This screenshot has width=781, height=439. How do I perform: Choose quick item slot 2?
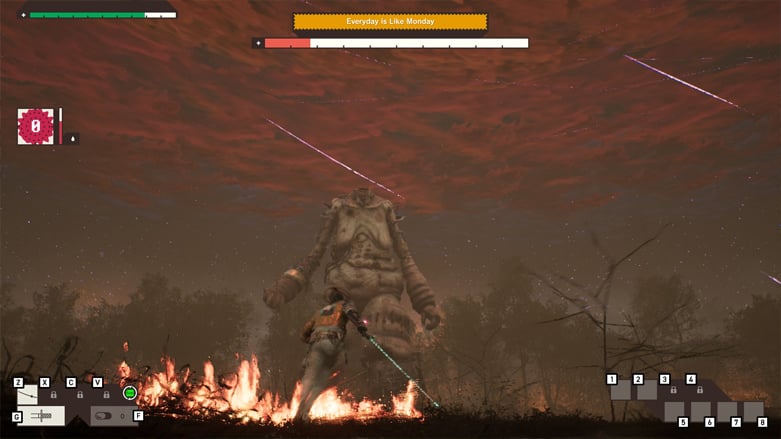[x=648, y=390]
